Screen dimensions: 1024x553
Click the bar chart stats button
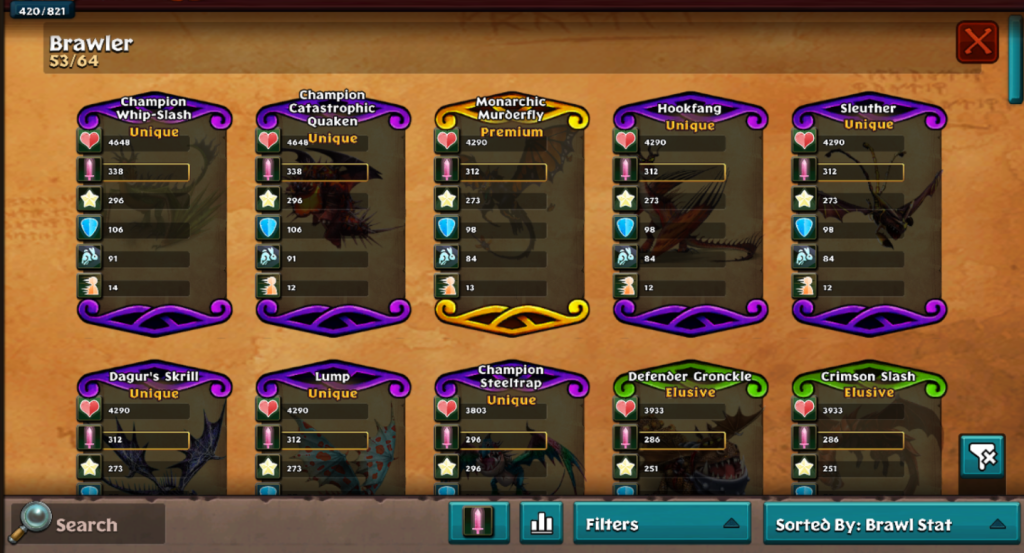pos(542,523)
